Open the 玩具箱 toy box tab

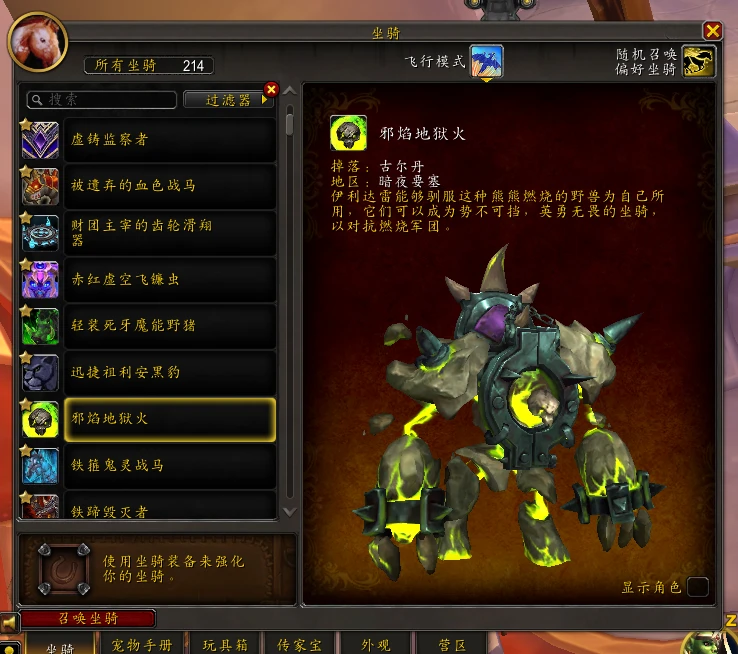(224, 645)
